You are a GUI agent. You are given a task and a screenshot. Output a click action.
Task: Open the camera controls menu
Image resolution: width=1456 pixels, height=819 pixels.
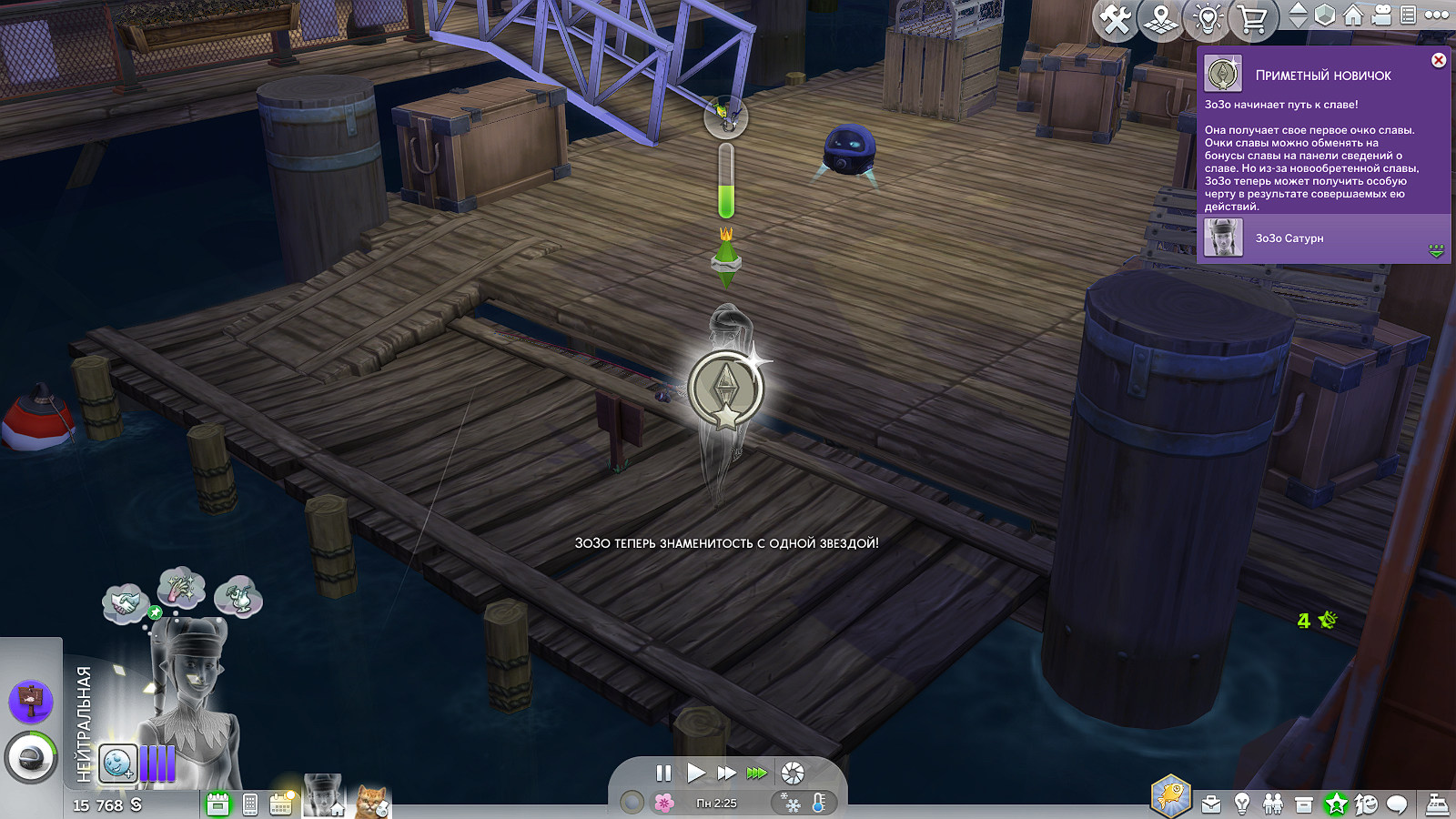(1381, 15)
